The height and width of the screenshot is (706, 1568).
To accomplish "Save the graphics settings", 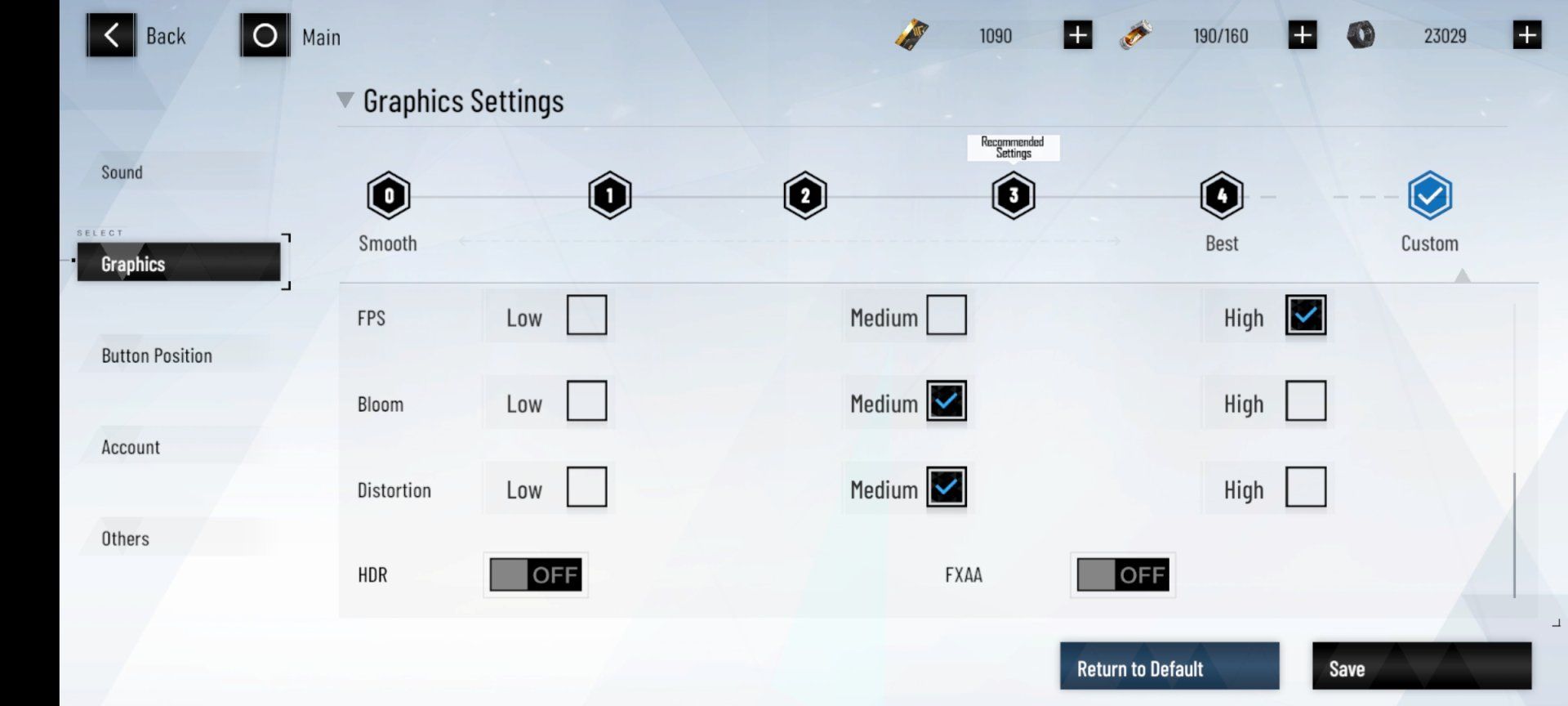I will coord(1421,668).
